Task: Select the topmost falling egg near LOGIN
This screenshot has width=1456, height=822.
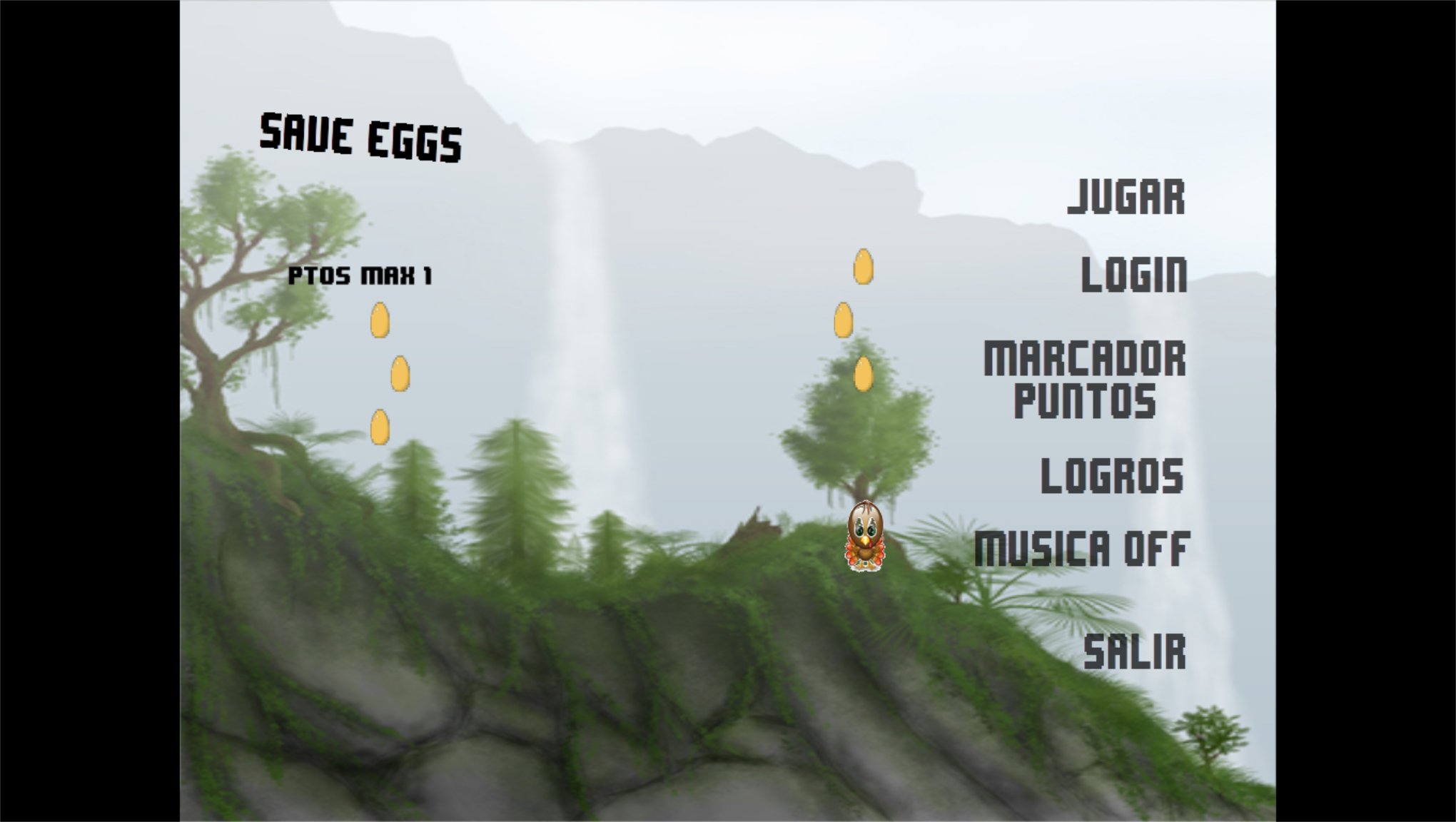Action: click(864, 265)
